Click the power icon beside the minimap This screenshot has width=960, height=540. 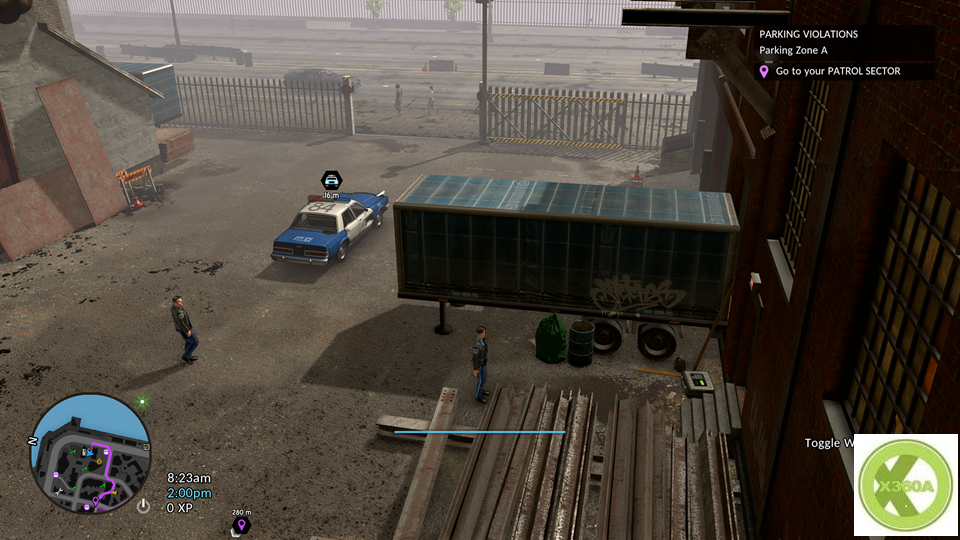tap(144, 506)
